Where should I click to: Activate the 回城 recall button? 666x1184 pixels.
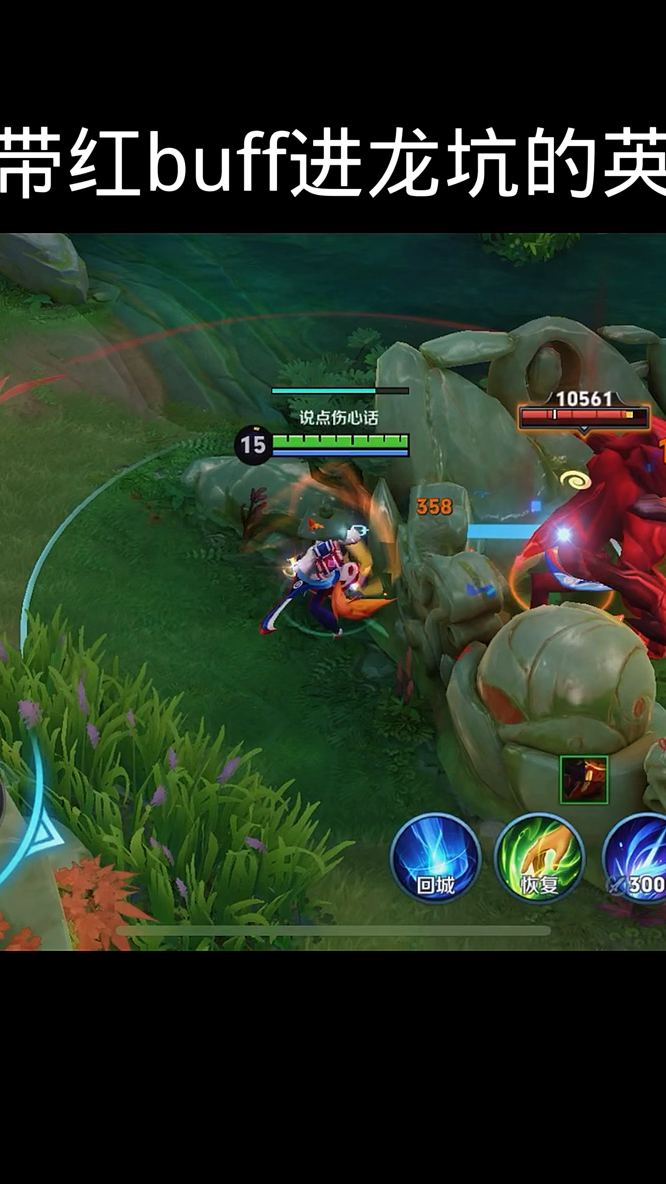tap(435, 858)
